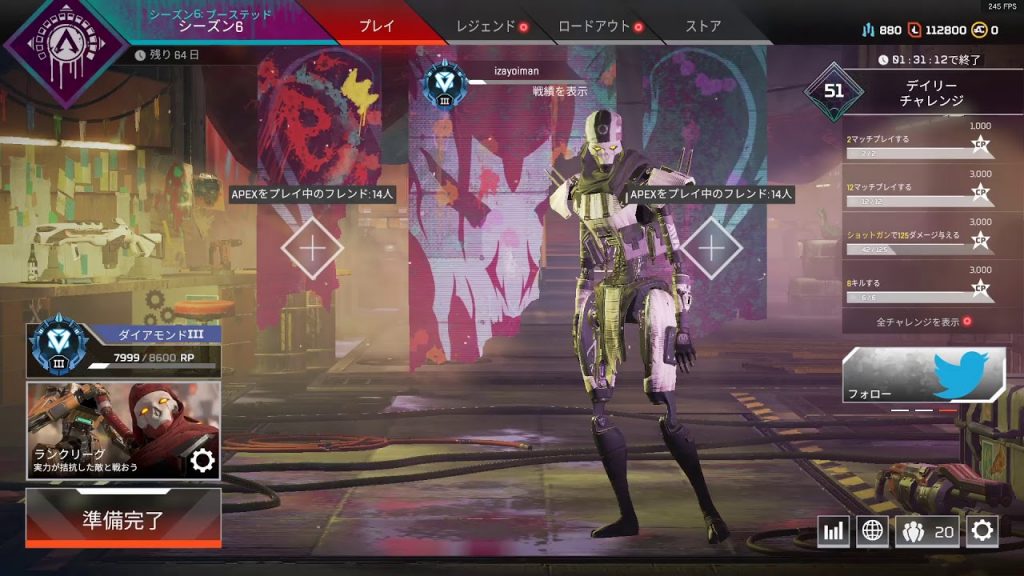Switch to the プレイ tab
Image resolution: width=1024 pixels, height=576 pixels.
click(376, 26)
